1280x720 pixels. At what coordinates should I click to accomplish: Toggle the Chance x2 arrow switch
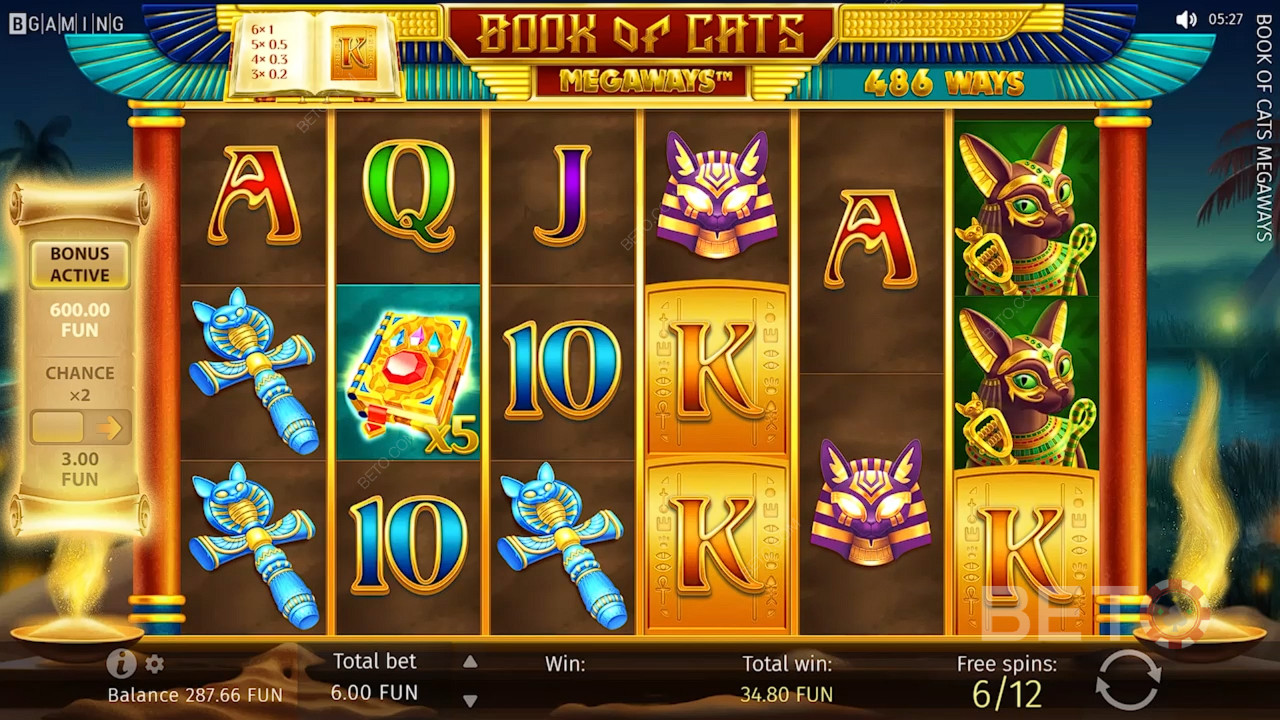pos(80,428)
